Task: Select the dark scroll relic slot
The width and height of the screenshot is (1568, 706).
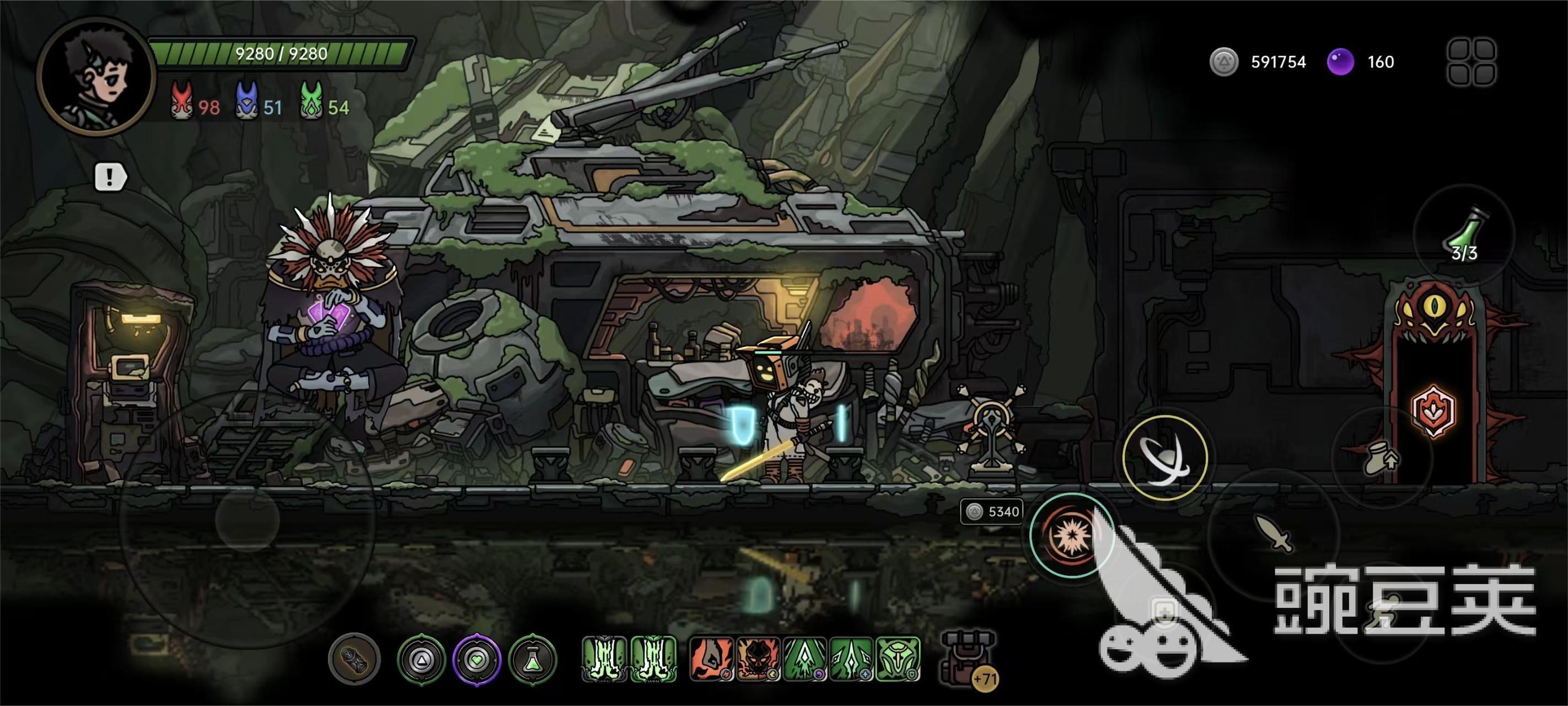Action: point(355,659)
